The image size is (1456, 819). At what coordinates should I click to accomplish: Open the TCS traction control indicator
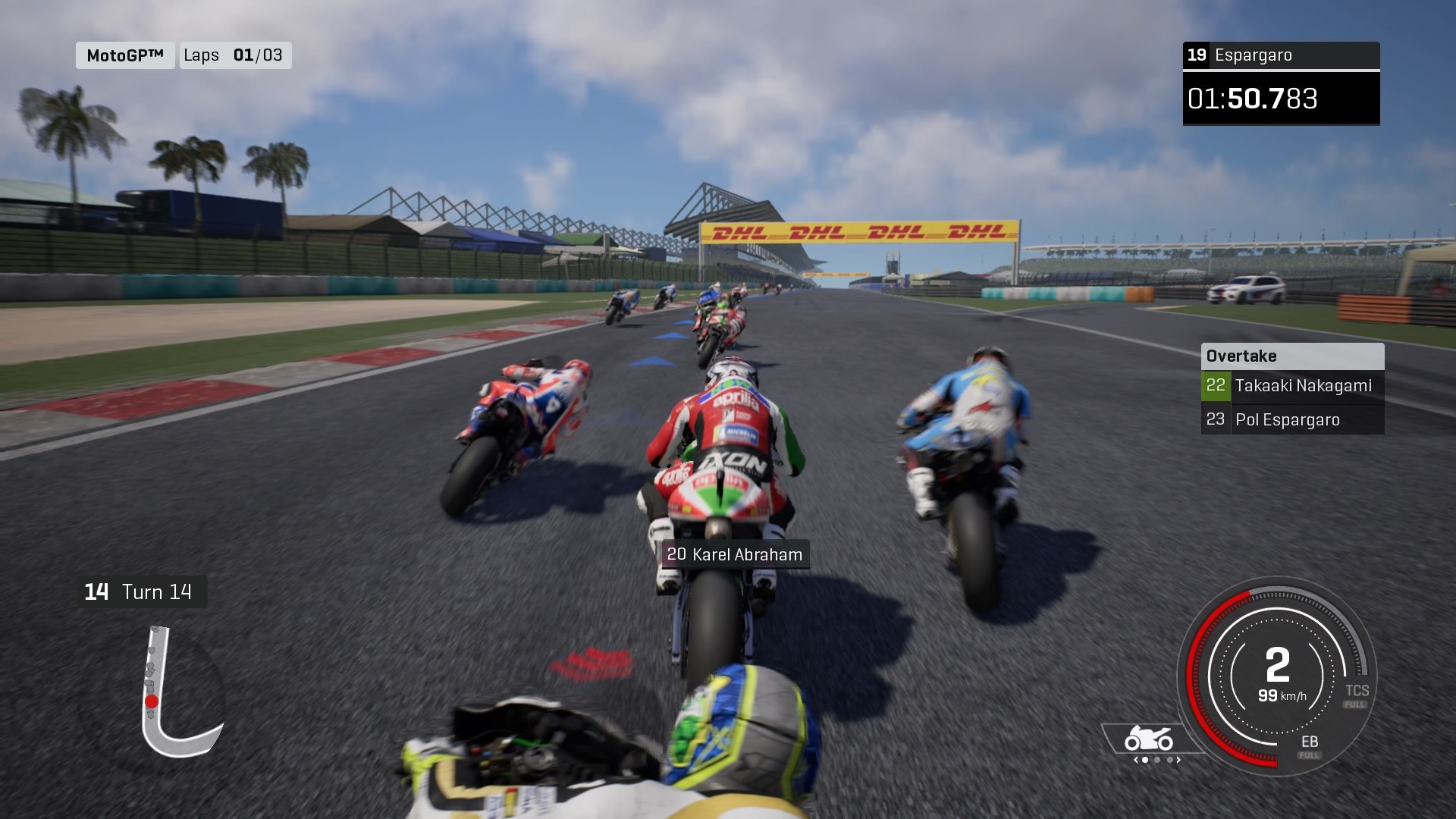[1359, 691]
